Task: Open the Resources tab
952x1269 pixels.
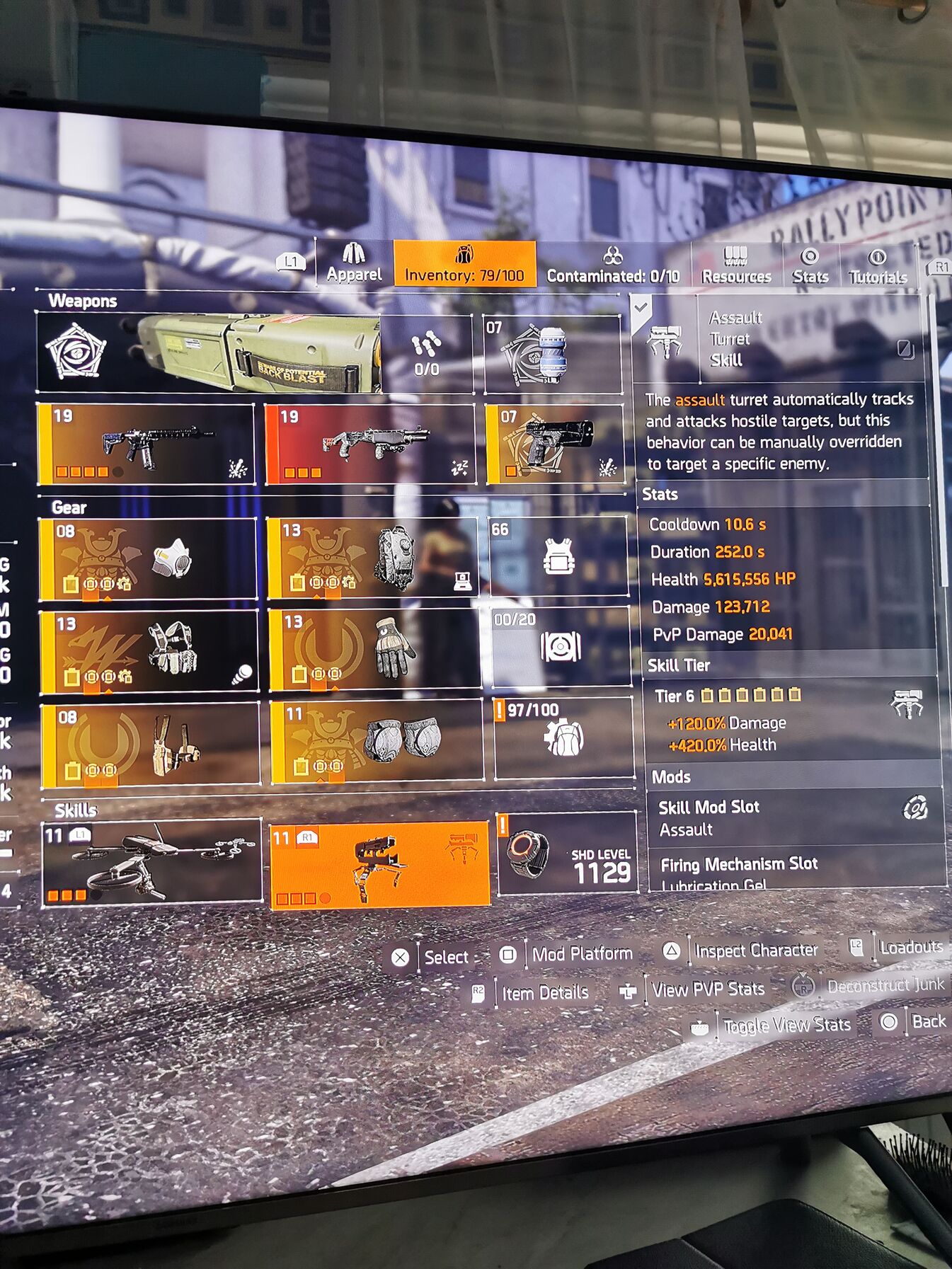Action: tap(736, 267)
